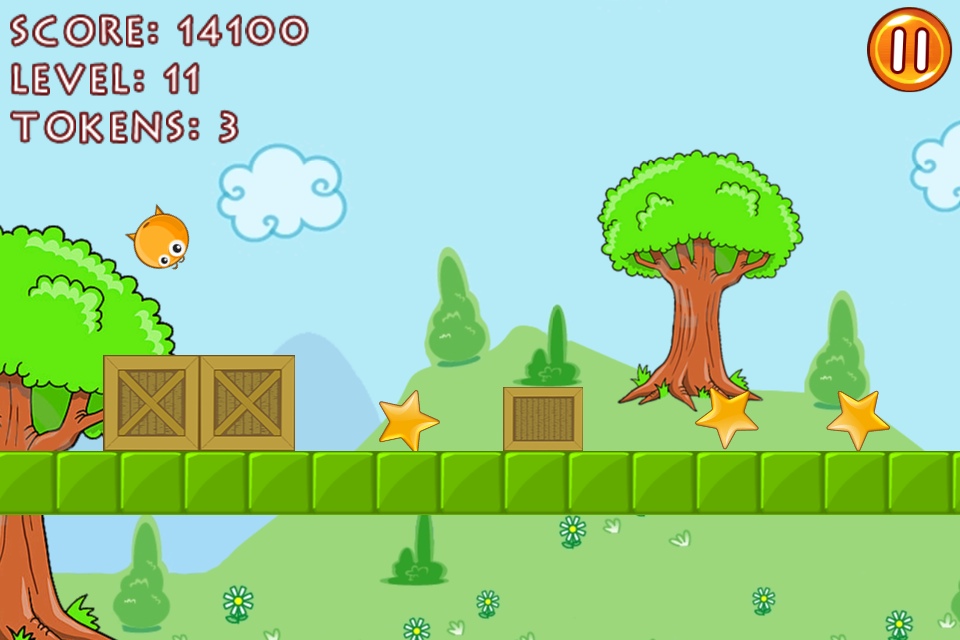Pause the game with the orange button
Screen dimensions: 960x640
(x=908, y=50)
